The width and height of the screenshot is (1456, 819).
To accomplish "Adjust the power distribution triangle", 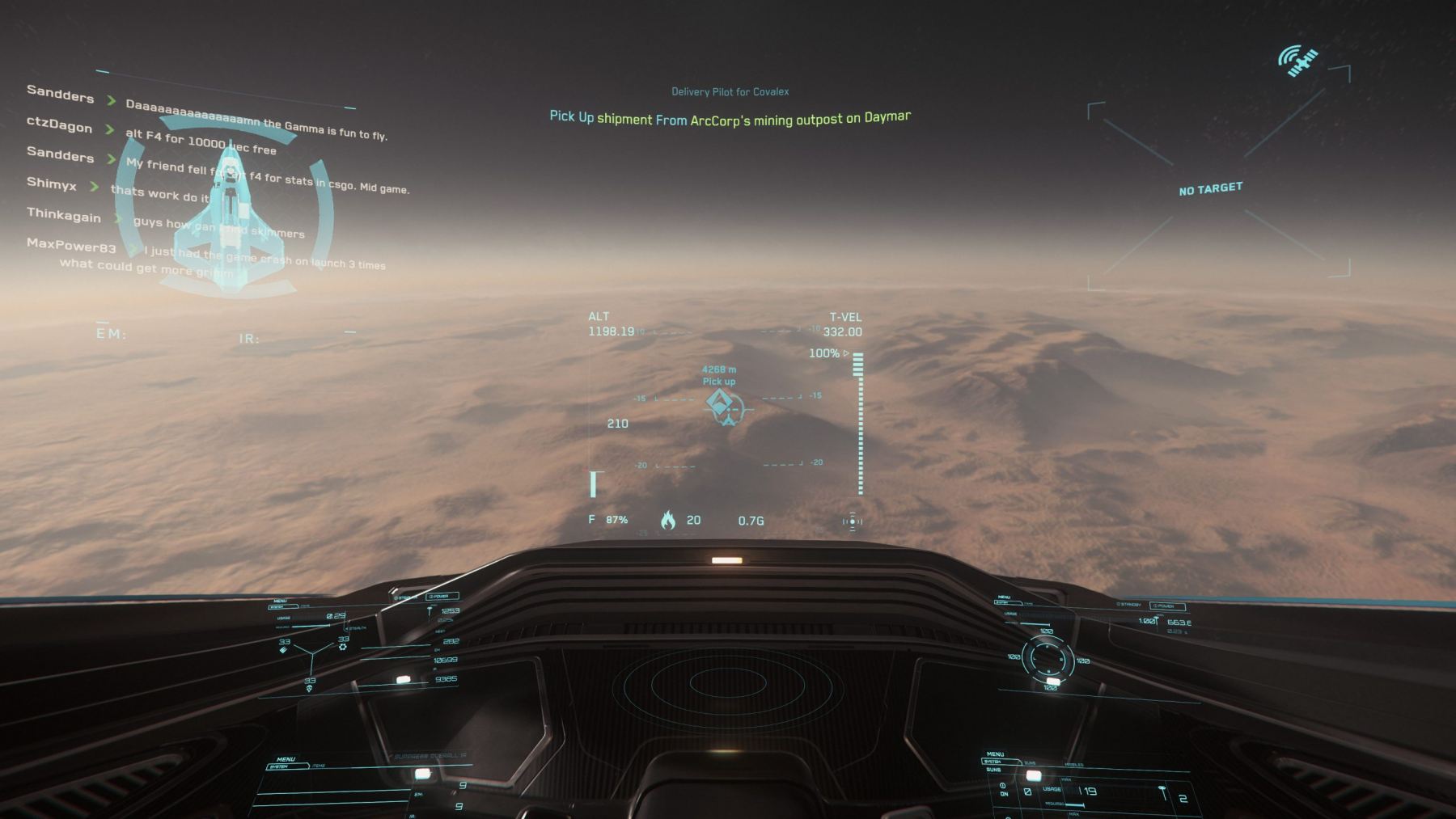I will tap(312, 653).
